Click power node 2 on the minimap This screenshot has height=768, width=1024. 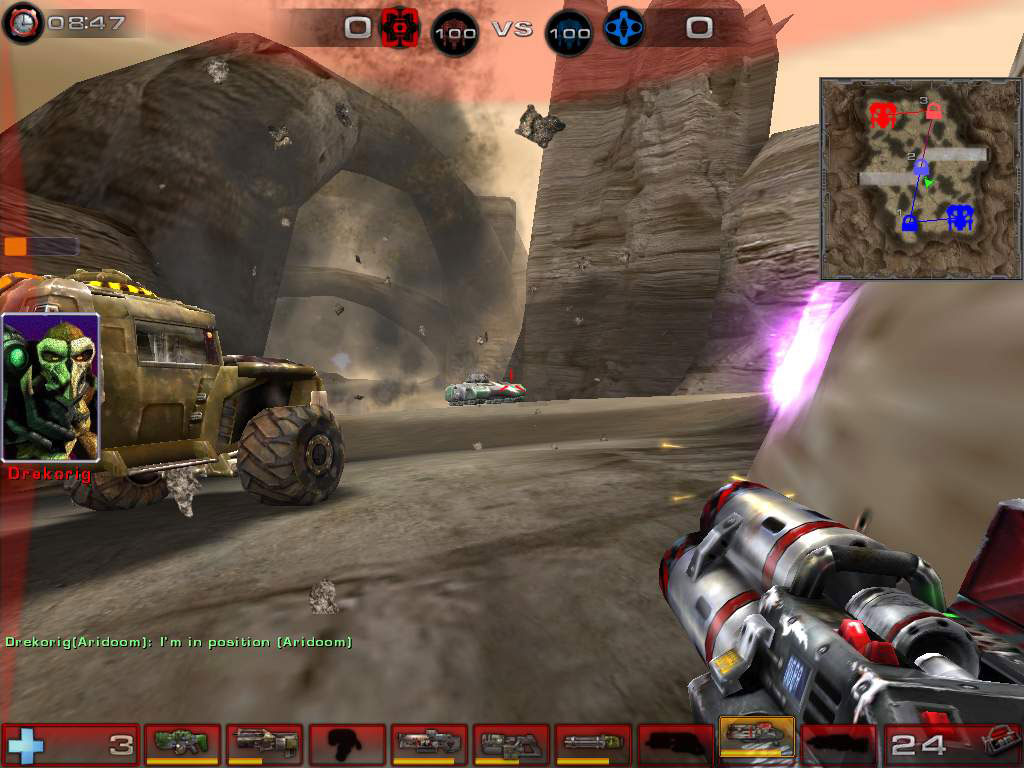[921, 167]
